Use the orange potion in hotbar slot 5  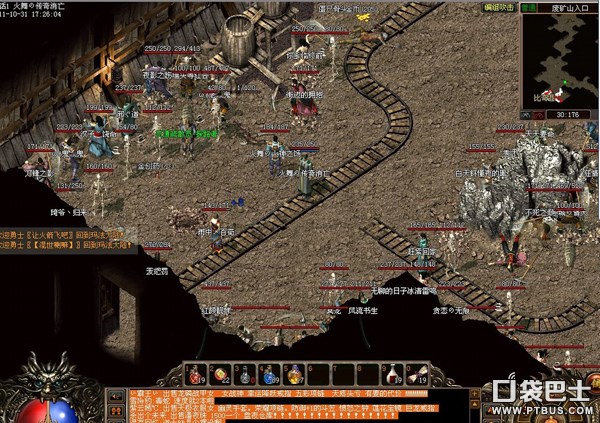coord(294,375)
